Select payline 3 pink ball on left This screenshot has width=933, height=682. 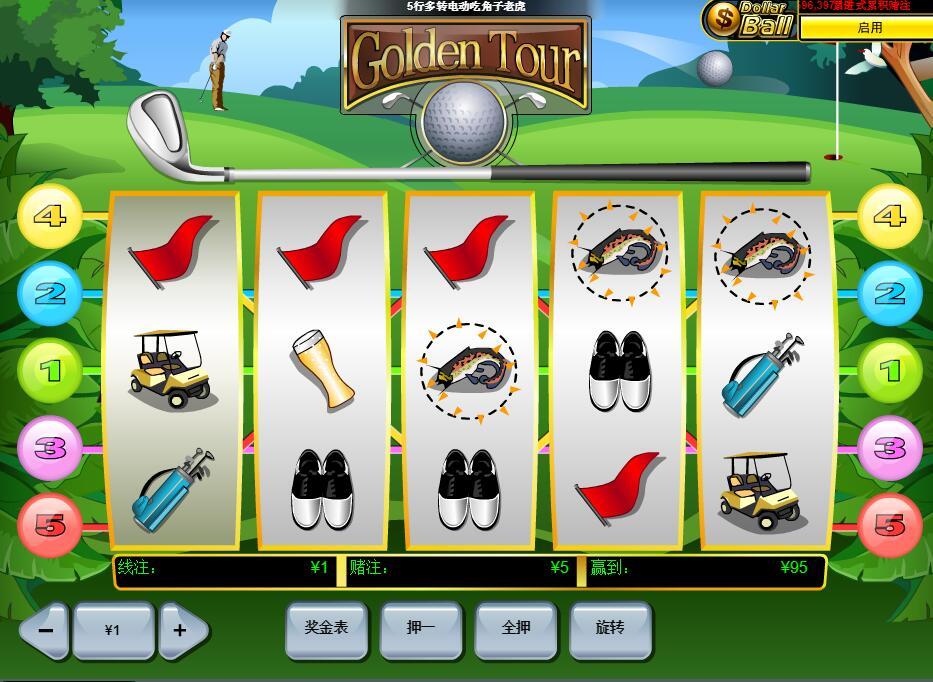click(49, 448)
